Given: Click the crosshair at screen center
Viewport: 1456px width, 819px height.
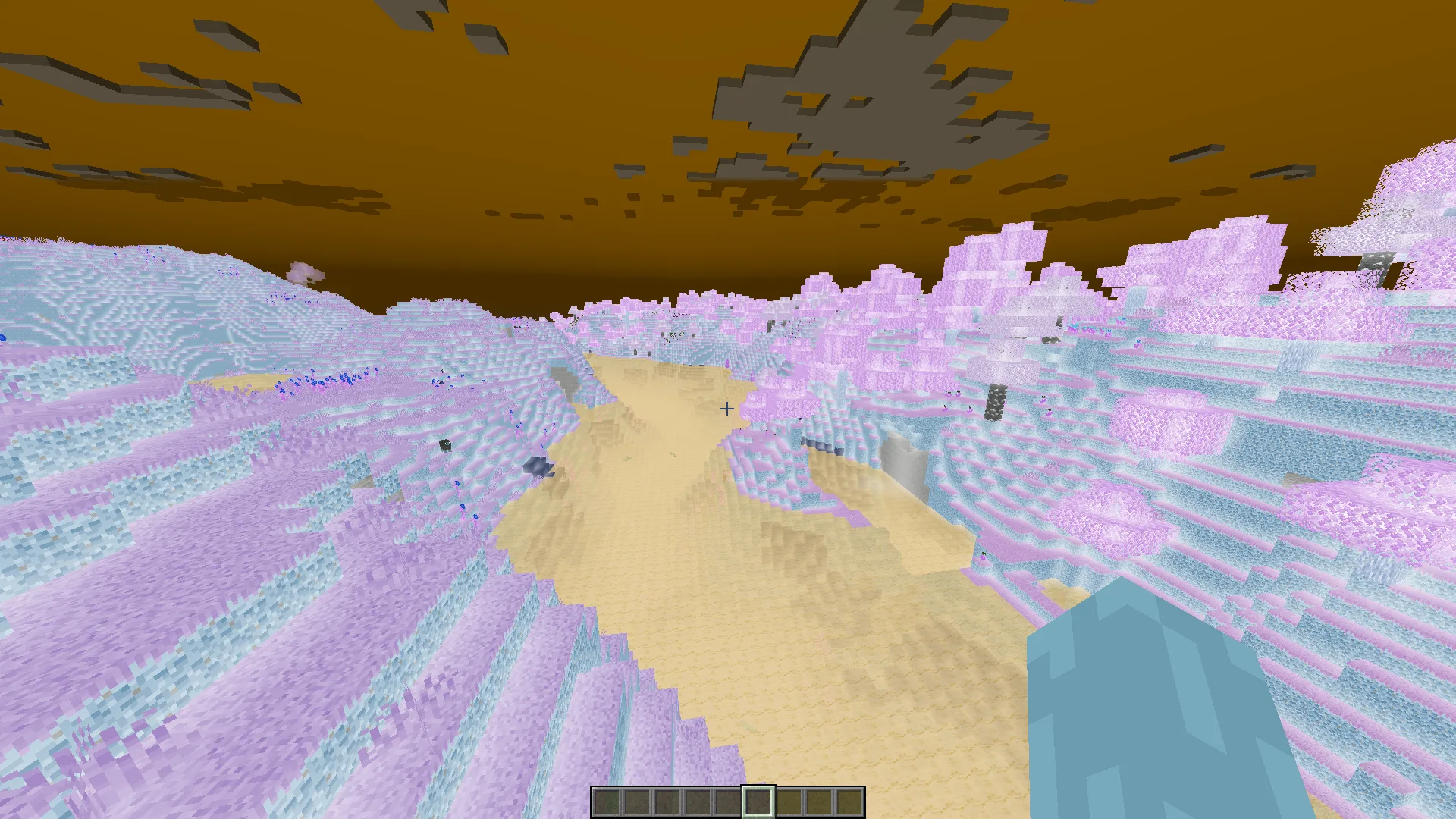Looking at the screenshot, I should [726, 409].
